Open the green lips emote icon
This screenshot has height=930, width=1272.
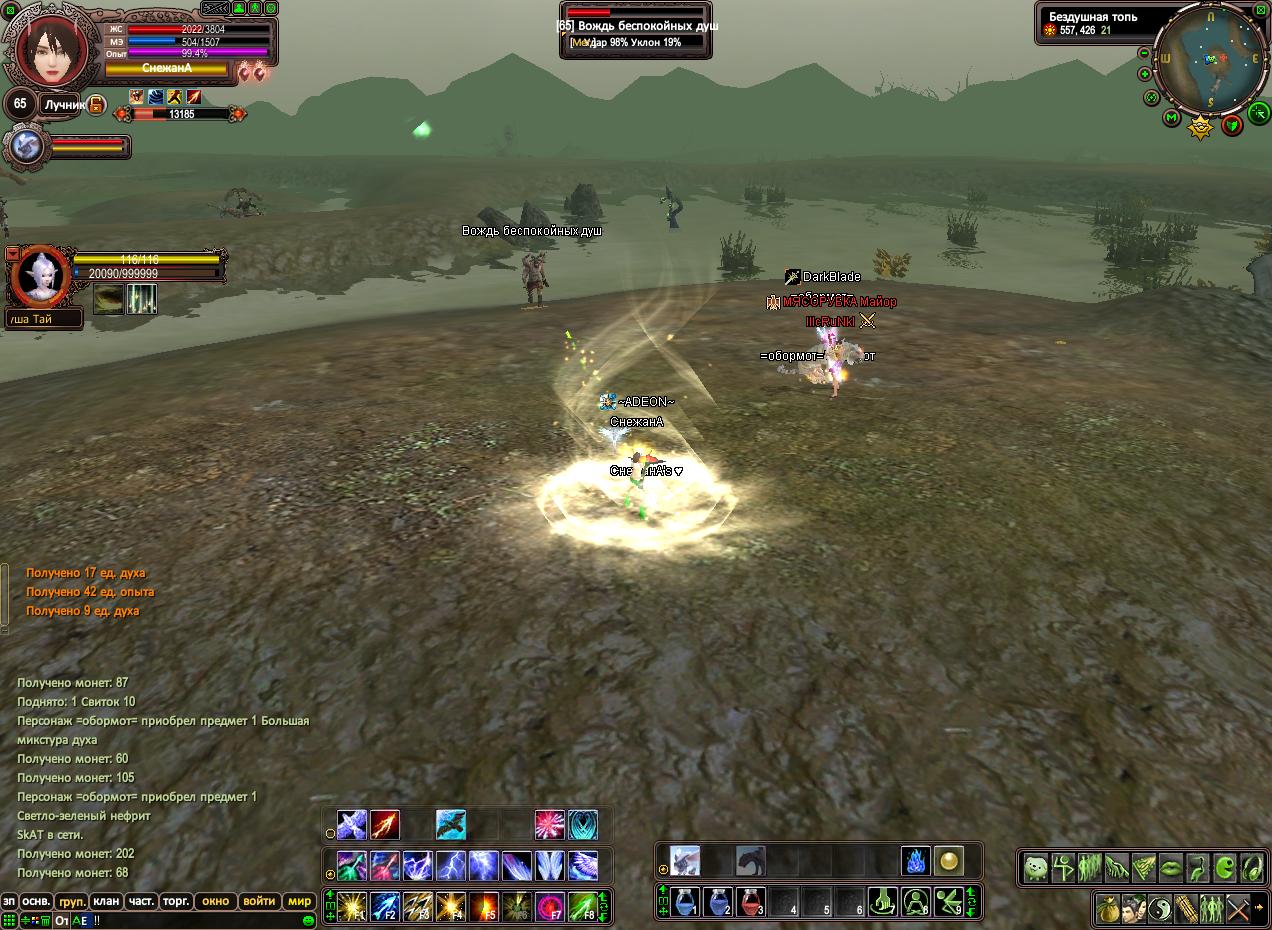[1170, 867]
